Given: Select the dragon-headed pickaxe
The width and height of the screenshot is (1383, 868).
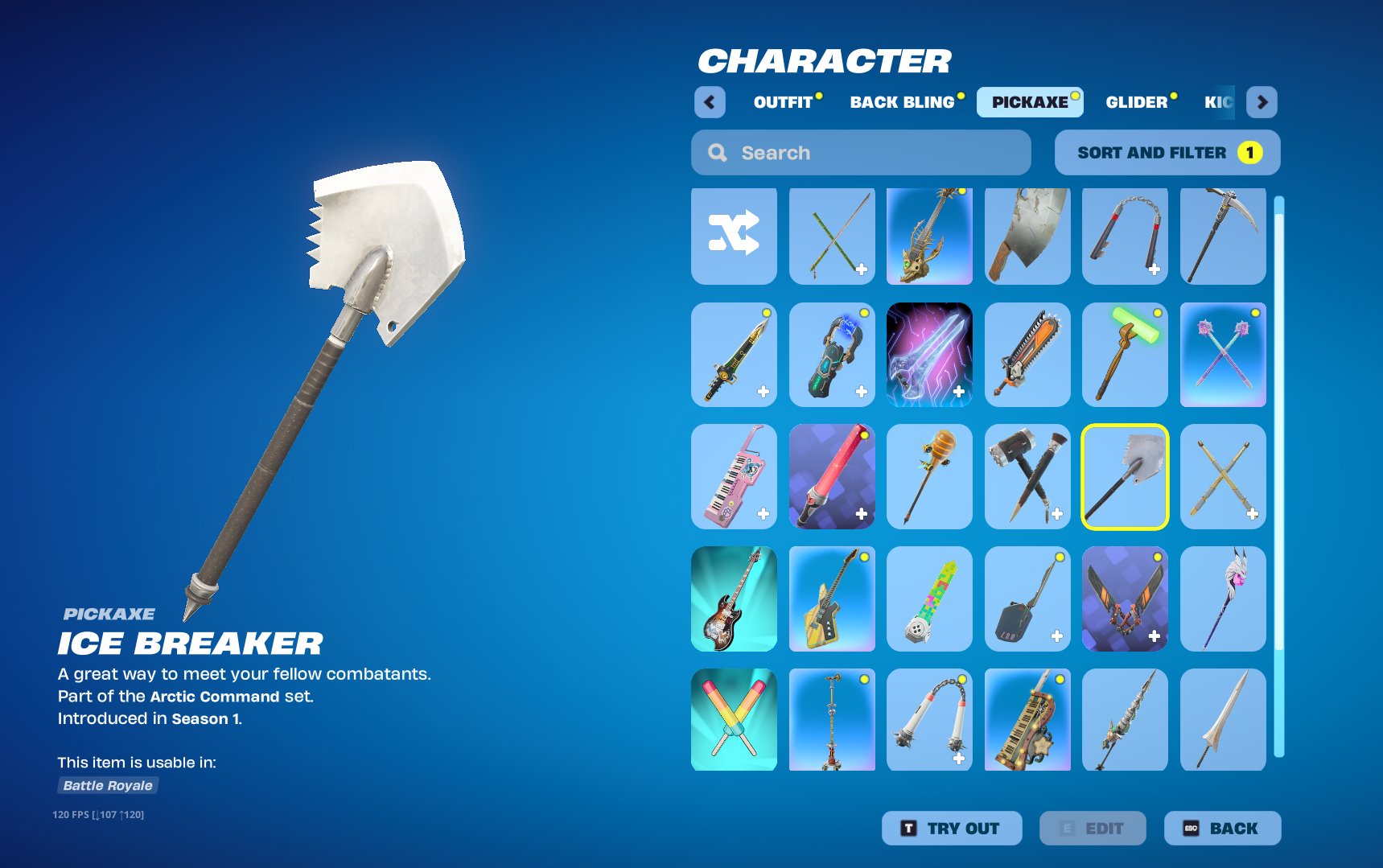Looking at the screenshot, I should (929, 236).
